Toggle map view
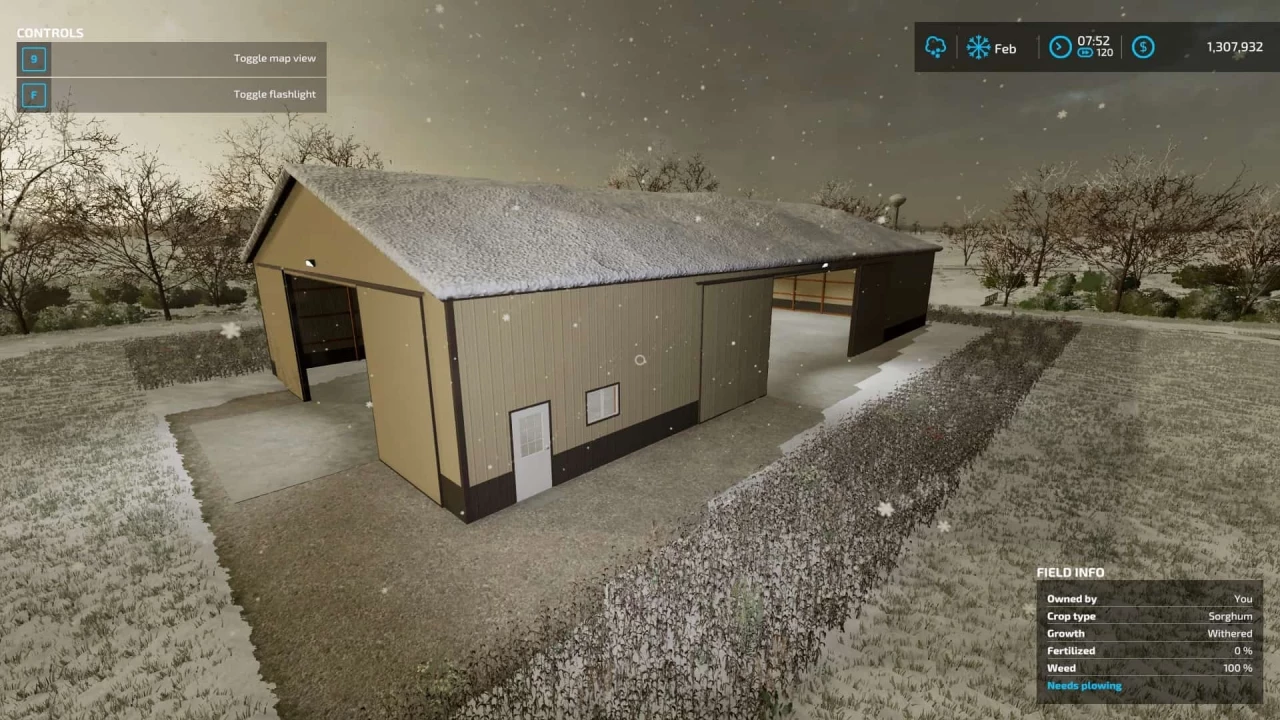Screen dimensions: 1280x720 274,58
